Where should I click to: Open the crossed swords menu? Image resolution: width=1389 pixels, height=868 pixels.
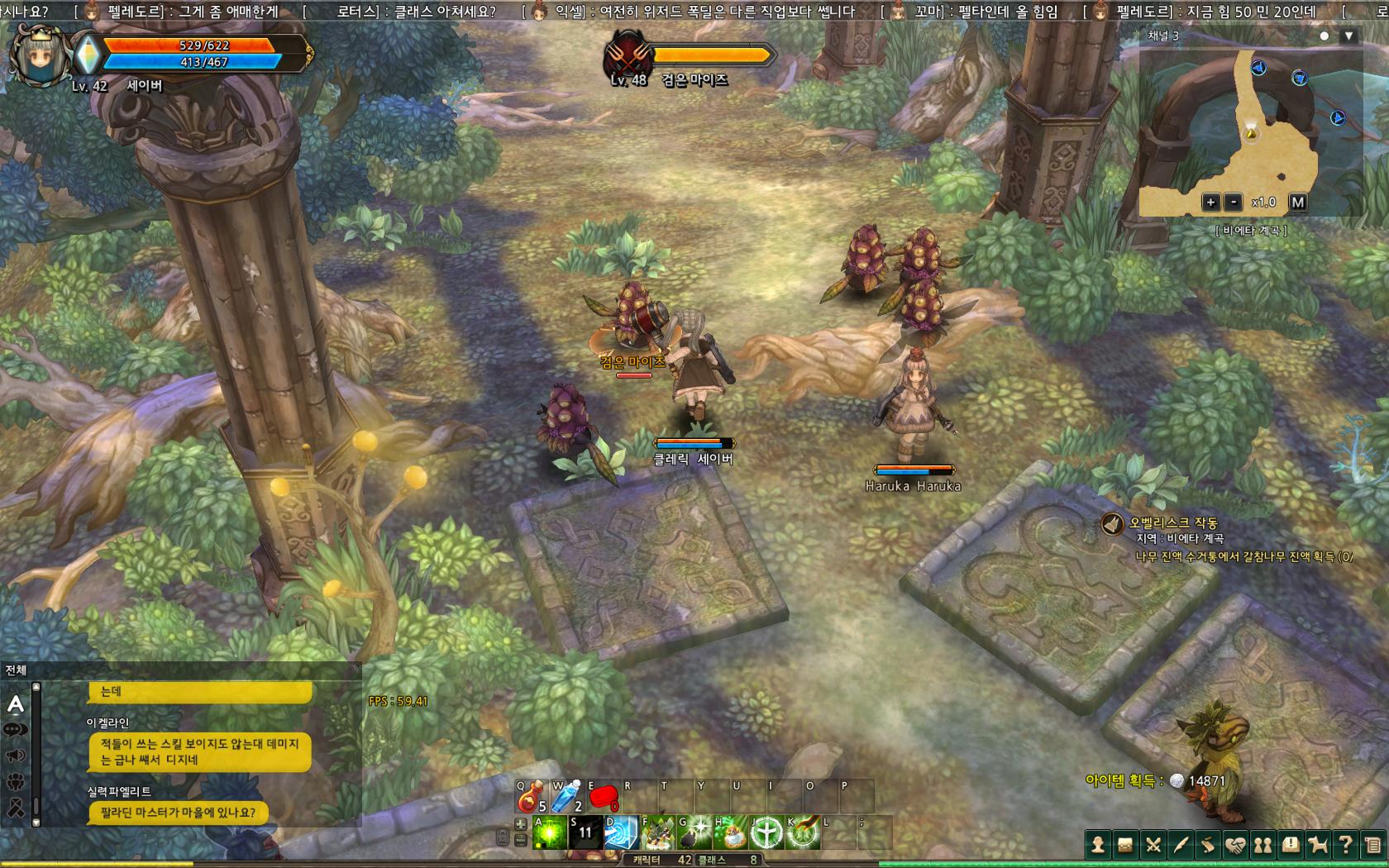point(1153,845)
